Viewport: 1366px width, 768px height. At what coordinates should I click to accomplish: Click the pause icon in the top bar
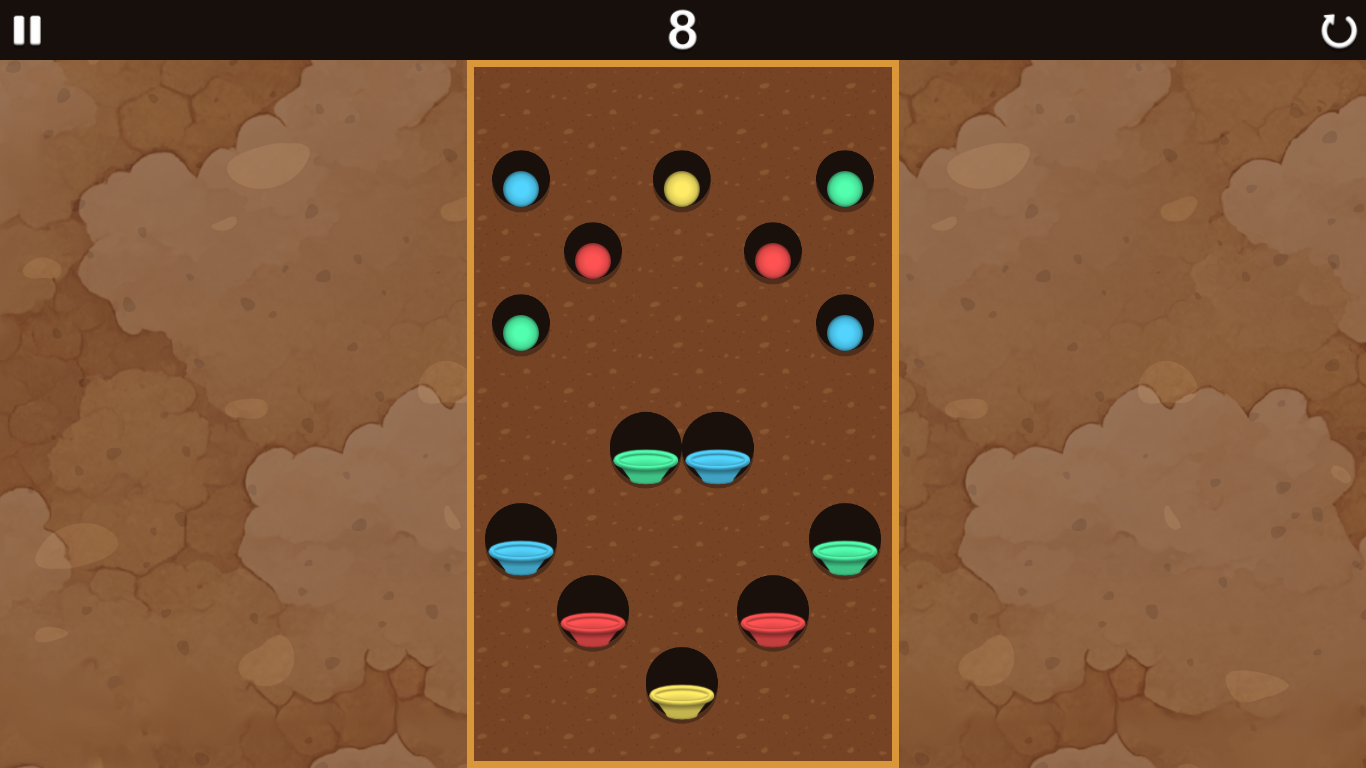tap(28, 31)
